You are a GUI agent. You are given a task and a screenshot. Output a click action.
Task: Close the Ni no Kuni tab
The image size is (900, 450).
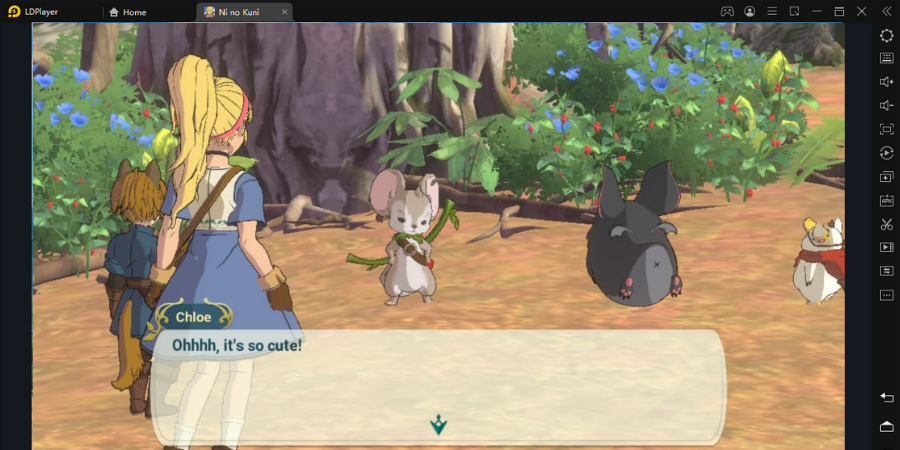click(x=285, y=12)
